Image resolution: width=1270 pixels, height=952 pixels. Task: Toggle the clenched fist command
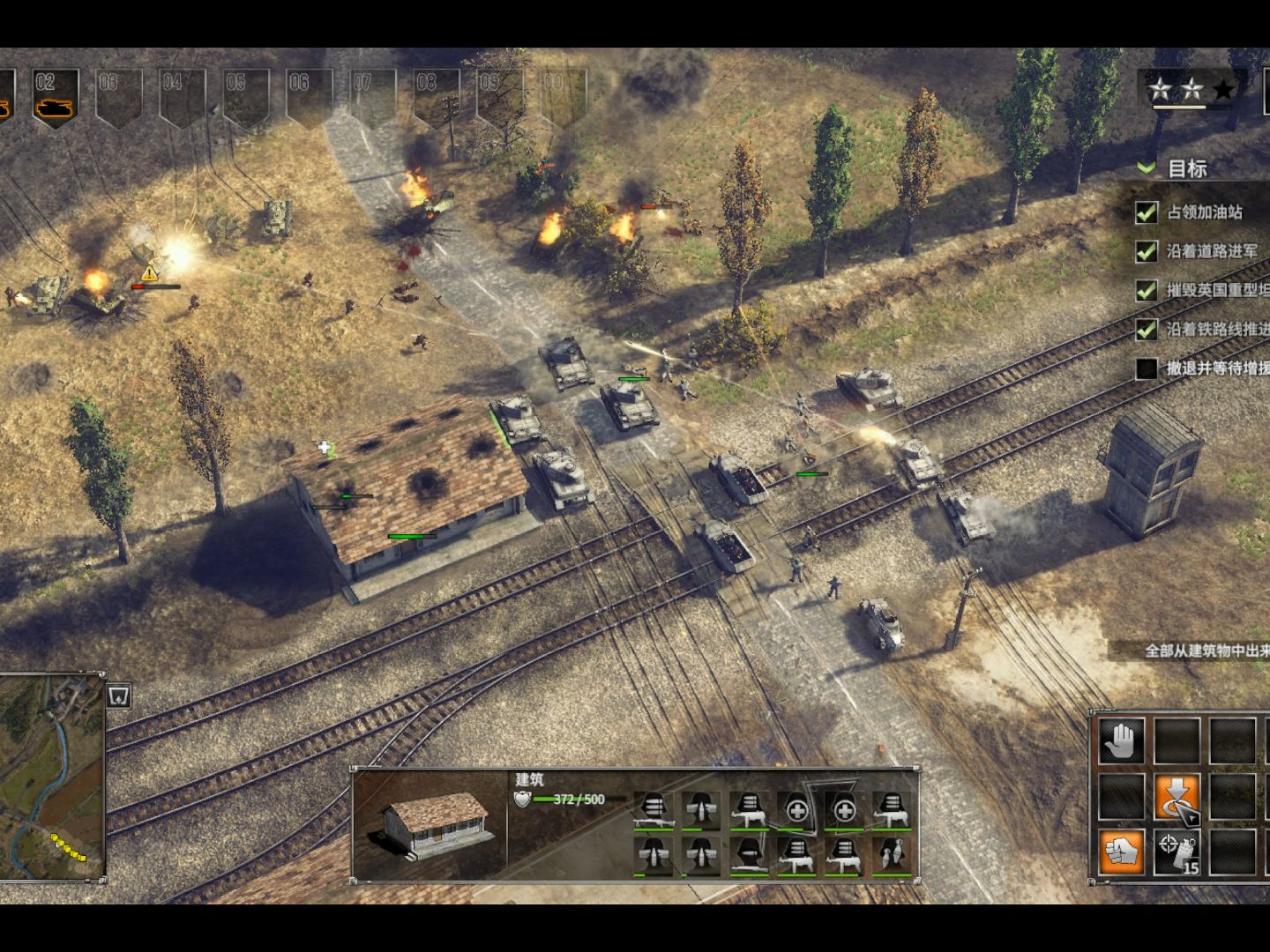pos(1122,852)
